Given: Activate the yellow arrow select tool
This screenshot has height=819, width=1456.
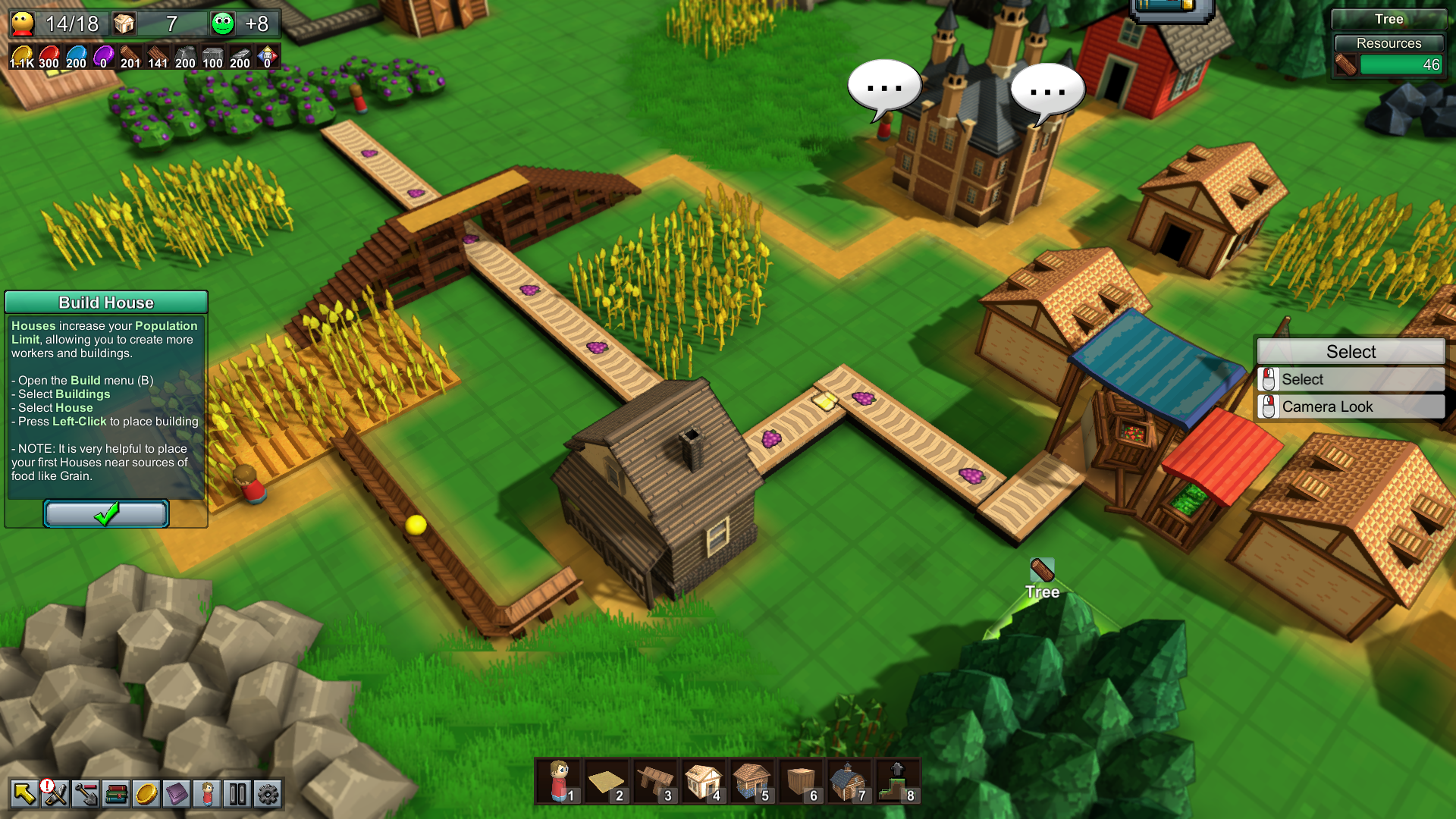Looking at the screenshot, I should (24, 794).
